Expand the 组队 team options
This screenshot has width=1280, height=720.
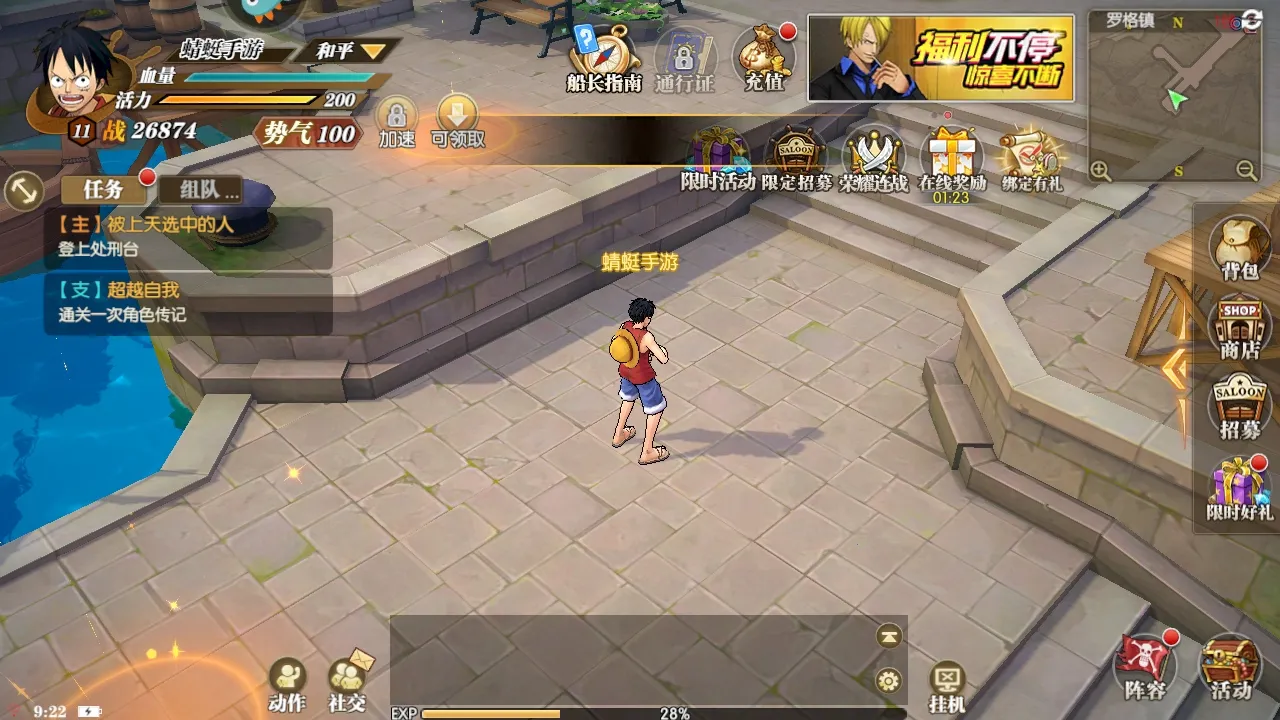tap(201, 190)
